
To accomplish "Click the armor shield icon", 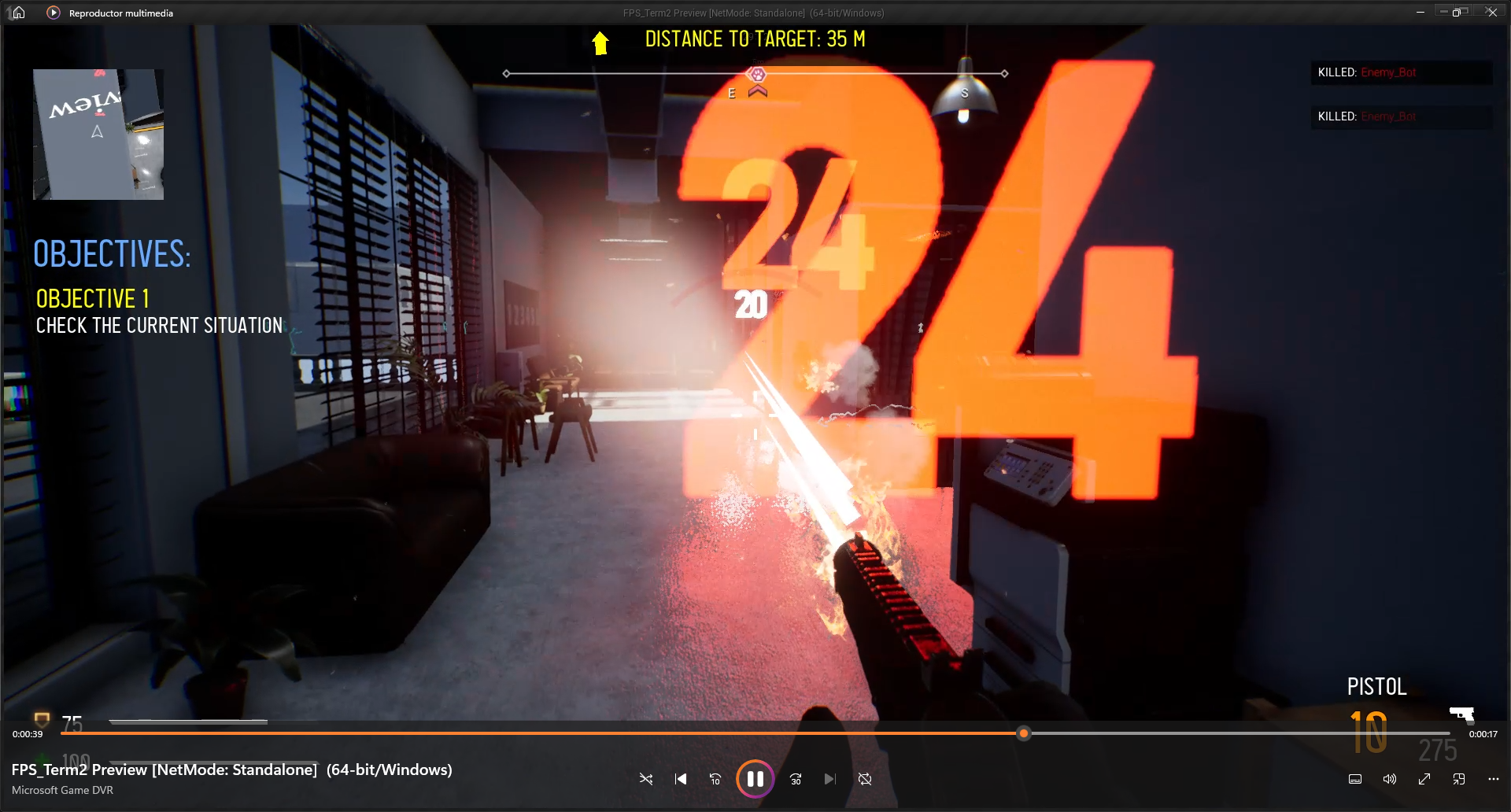I will coord(42,720).
